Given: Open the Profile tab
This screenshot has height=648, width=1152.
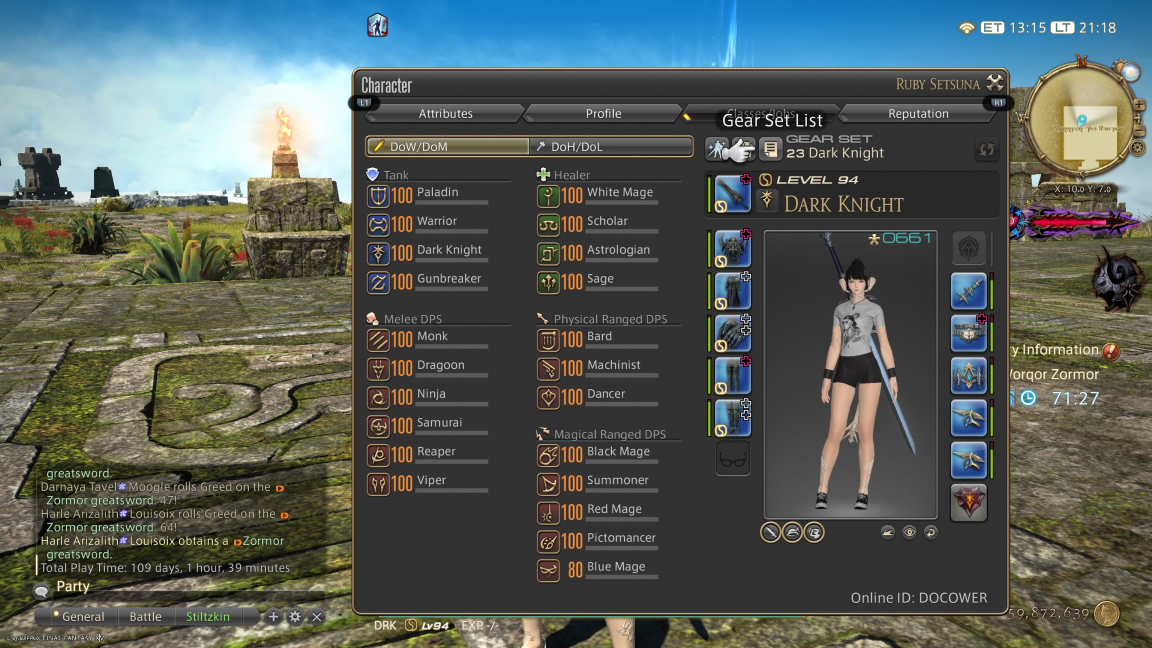Looking at the screenshot, I should 603,113.
